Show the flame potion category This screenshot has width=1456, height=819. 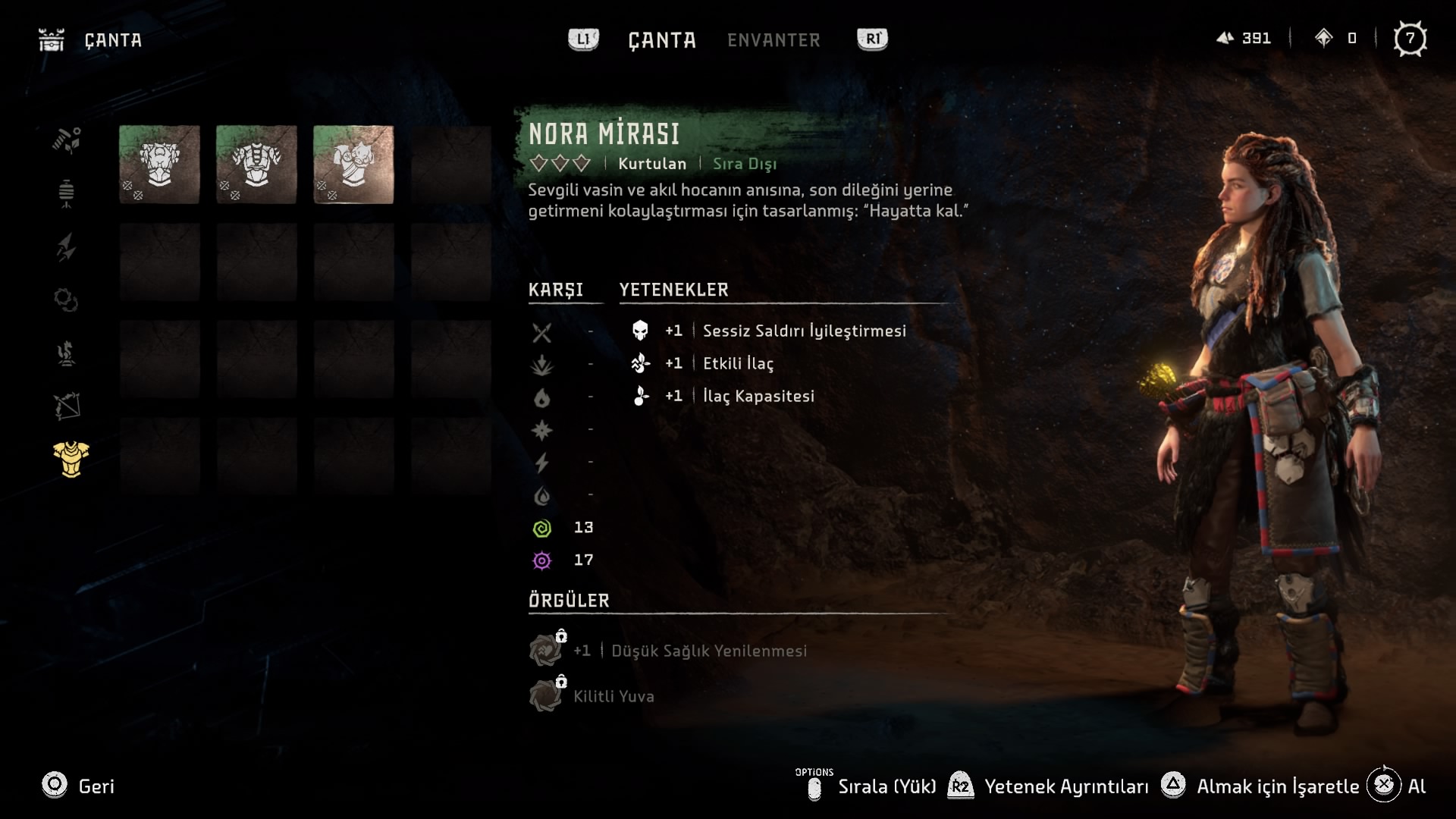(x=67, y=353)
